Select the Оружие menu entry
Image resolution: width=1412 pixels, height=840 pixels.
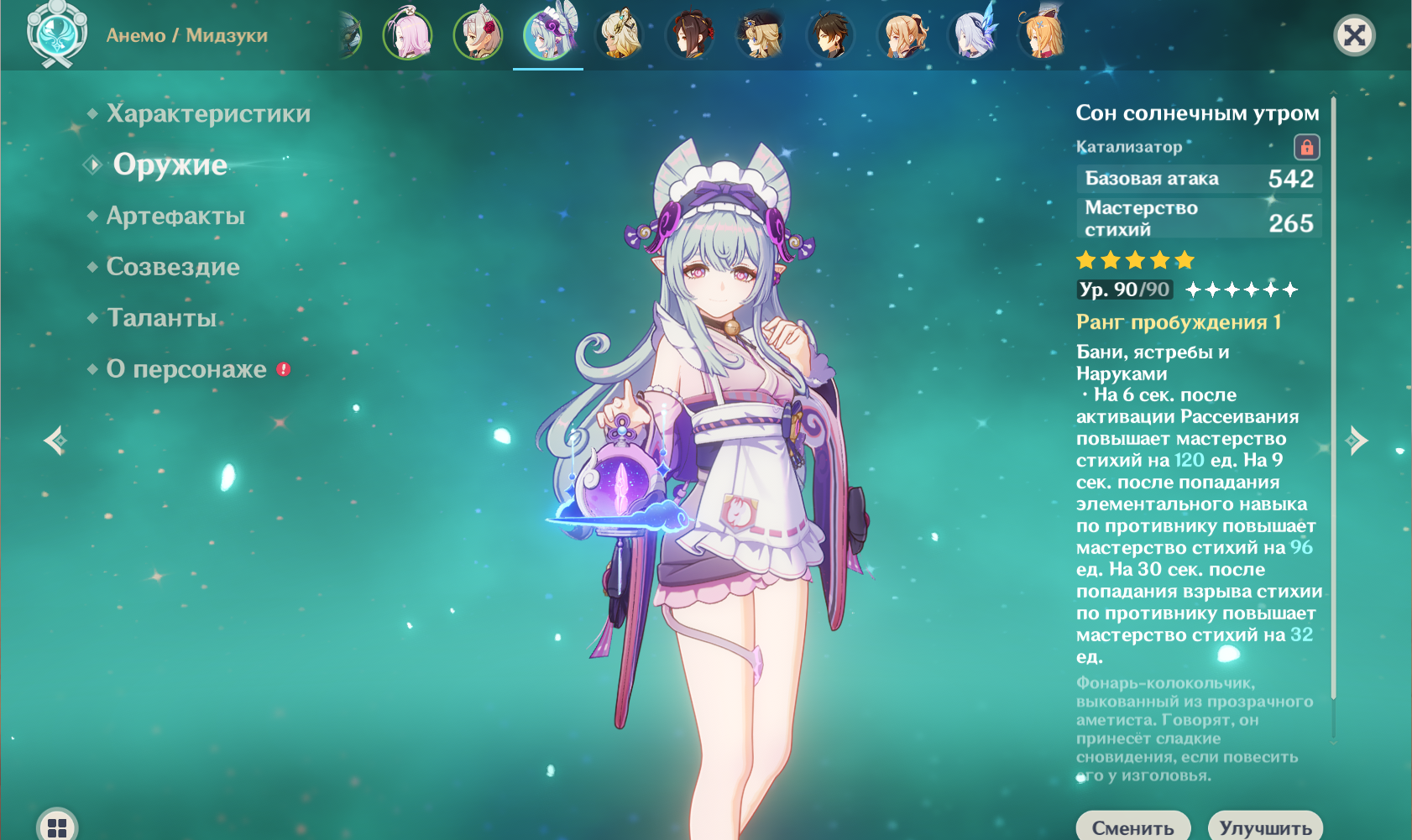[x=170, y=164]
